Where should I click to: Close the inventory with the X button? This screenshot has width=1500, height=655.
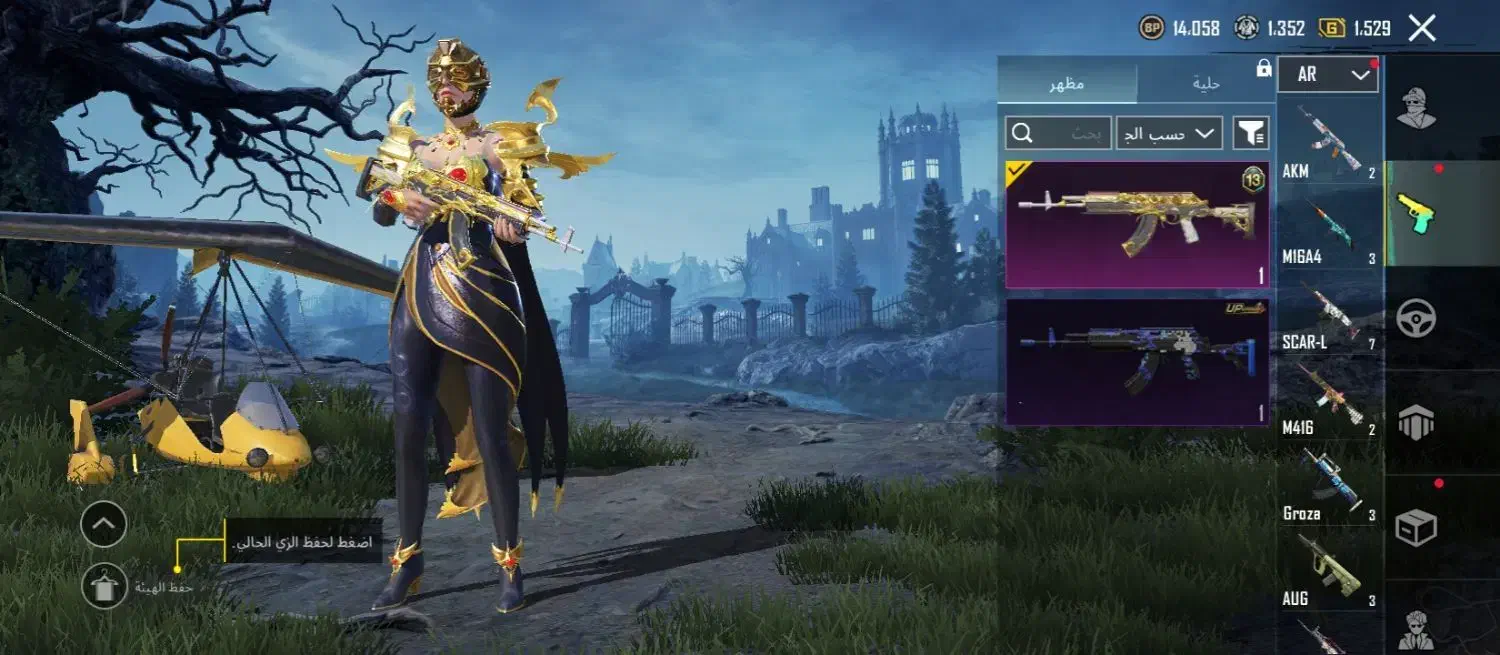pos(1421,28)
